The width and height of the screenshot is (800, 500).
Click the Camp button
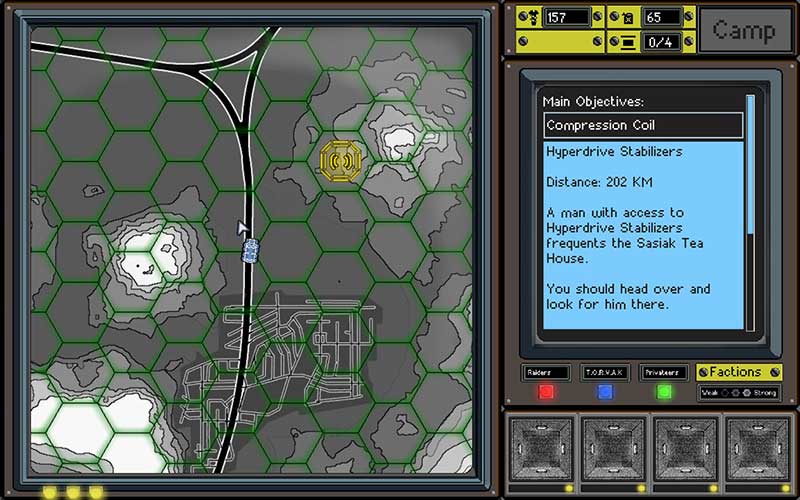(x=744, y=30)
